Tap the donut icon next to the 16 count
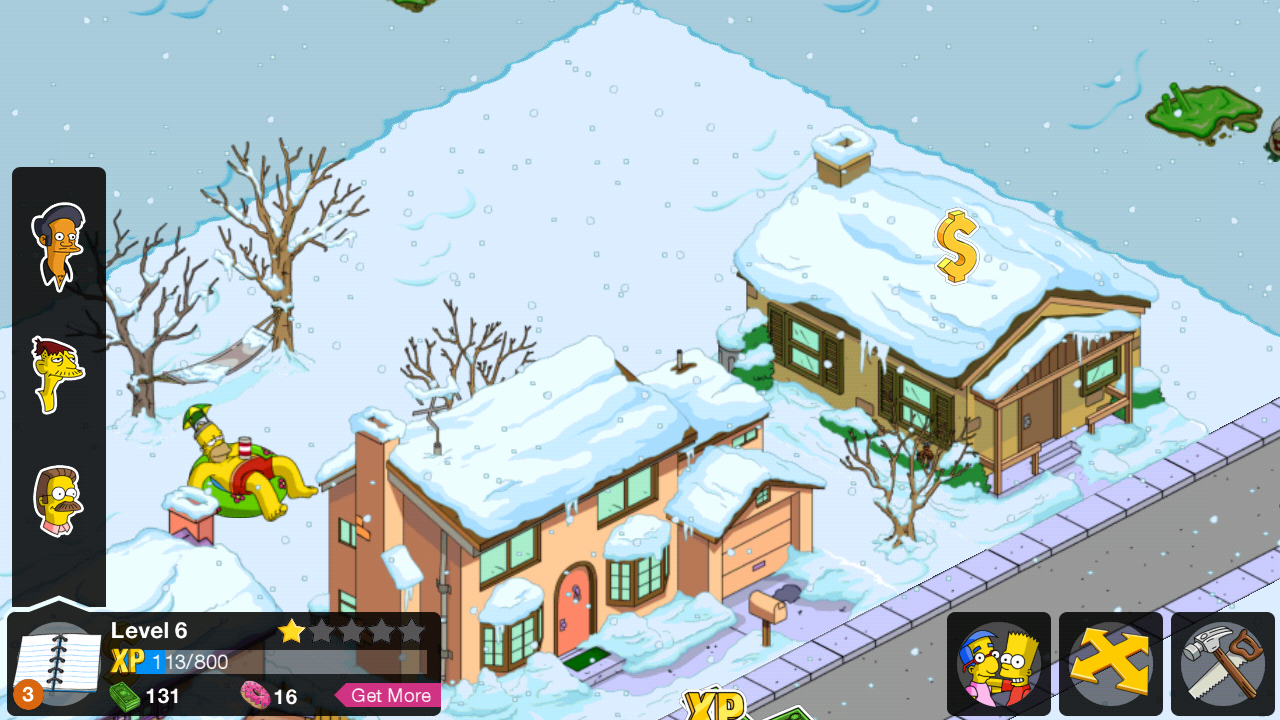The image size is (1280, 720). (x=254, y=696)
